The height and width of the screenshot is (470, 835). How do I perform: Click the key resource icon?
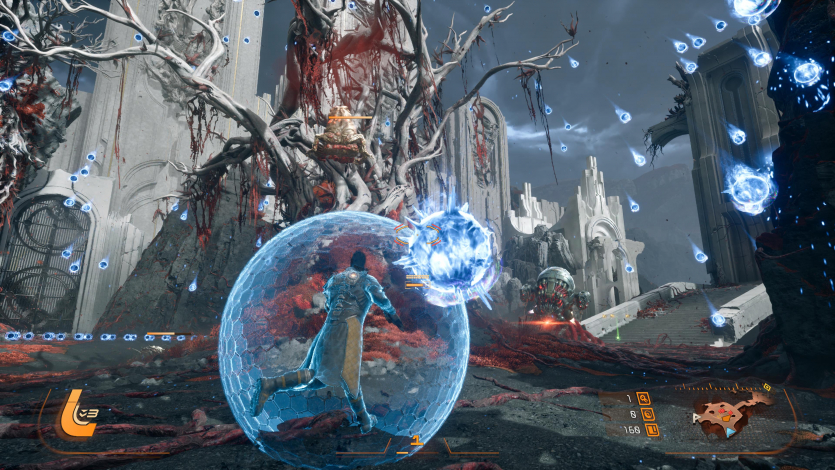(x=643, y=399)
